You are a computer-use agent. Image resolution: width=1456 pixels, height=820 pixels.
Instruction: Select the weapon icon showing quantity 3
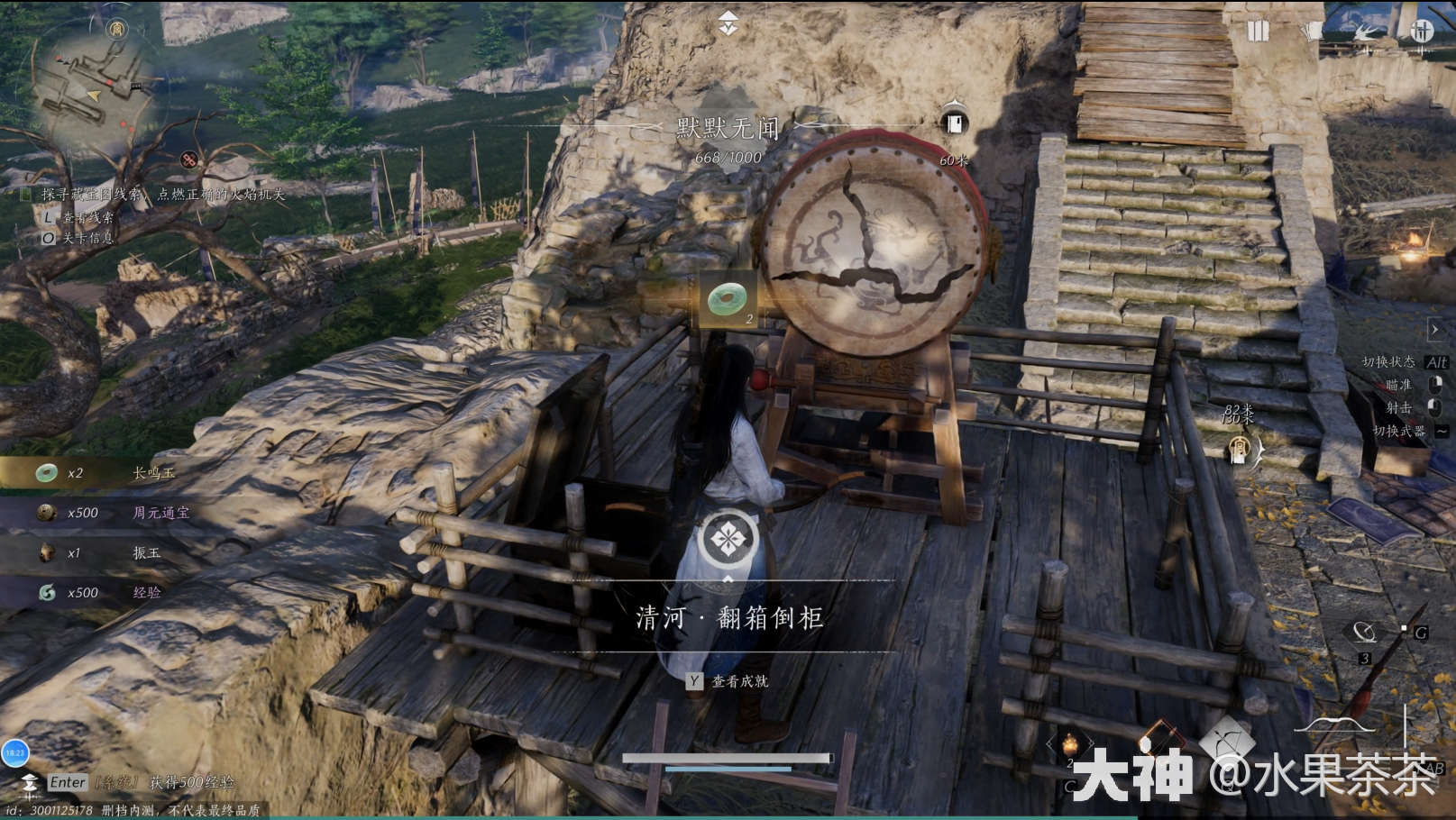pos(1363,633)
